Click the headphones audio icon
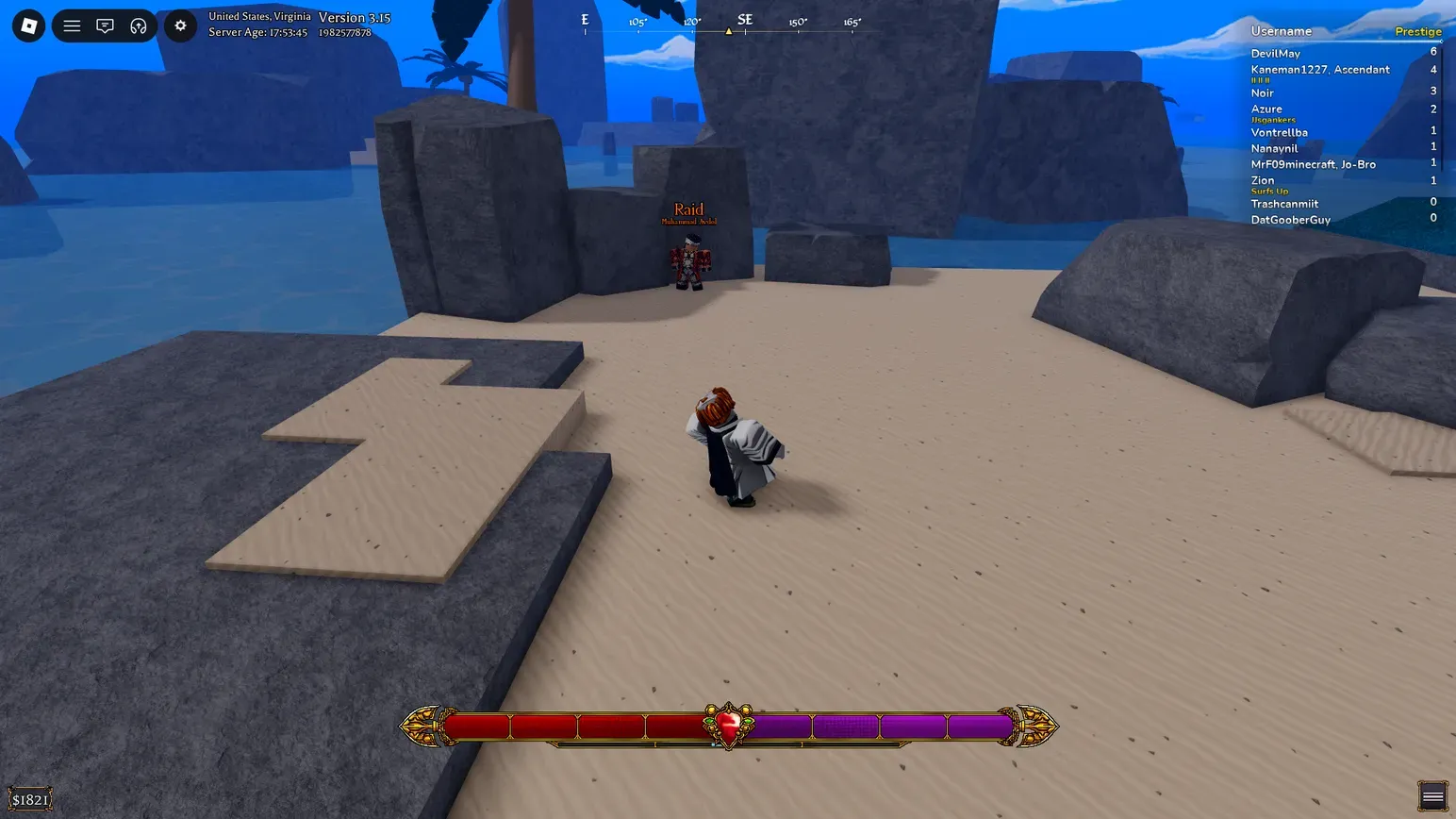Viewport: 1456px width, 819px height. coord(139,25)
